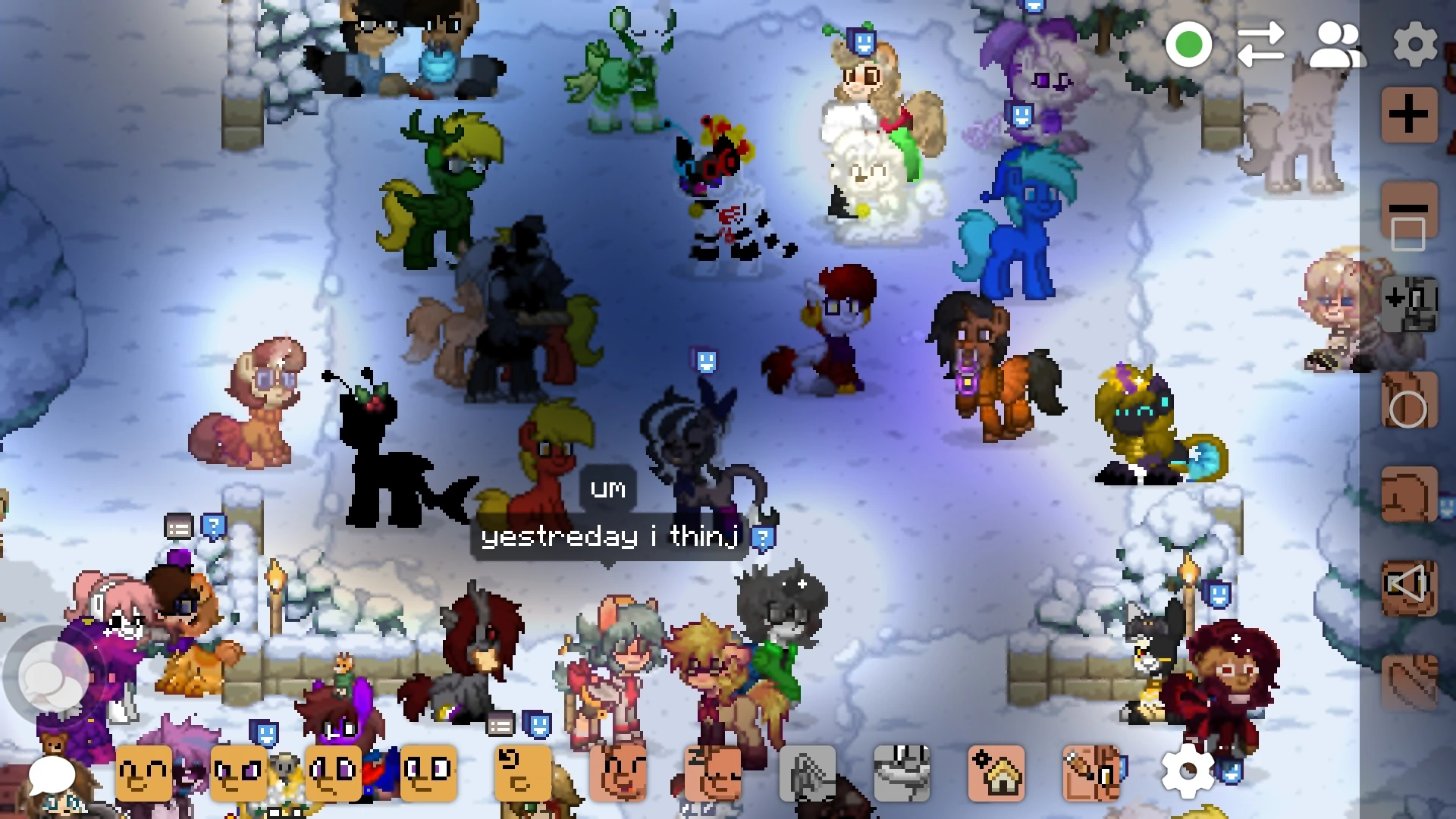Open the friends and players list icon
The height and width of the screenshot is (819, 1456).
[1337, 45]
